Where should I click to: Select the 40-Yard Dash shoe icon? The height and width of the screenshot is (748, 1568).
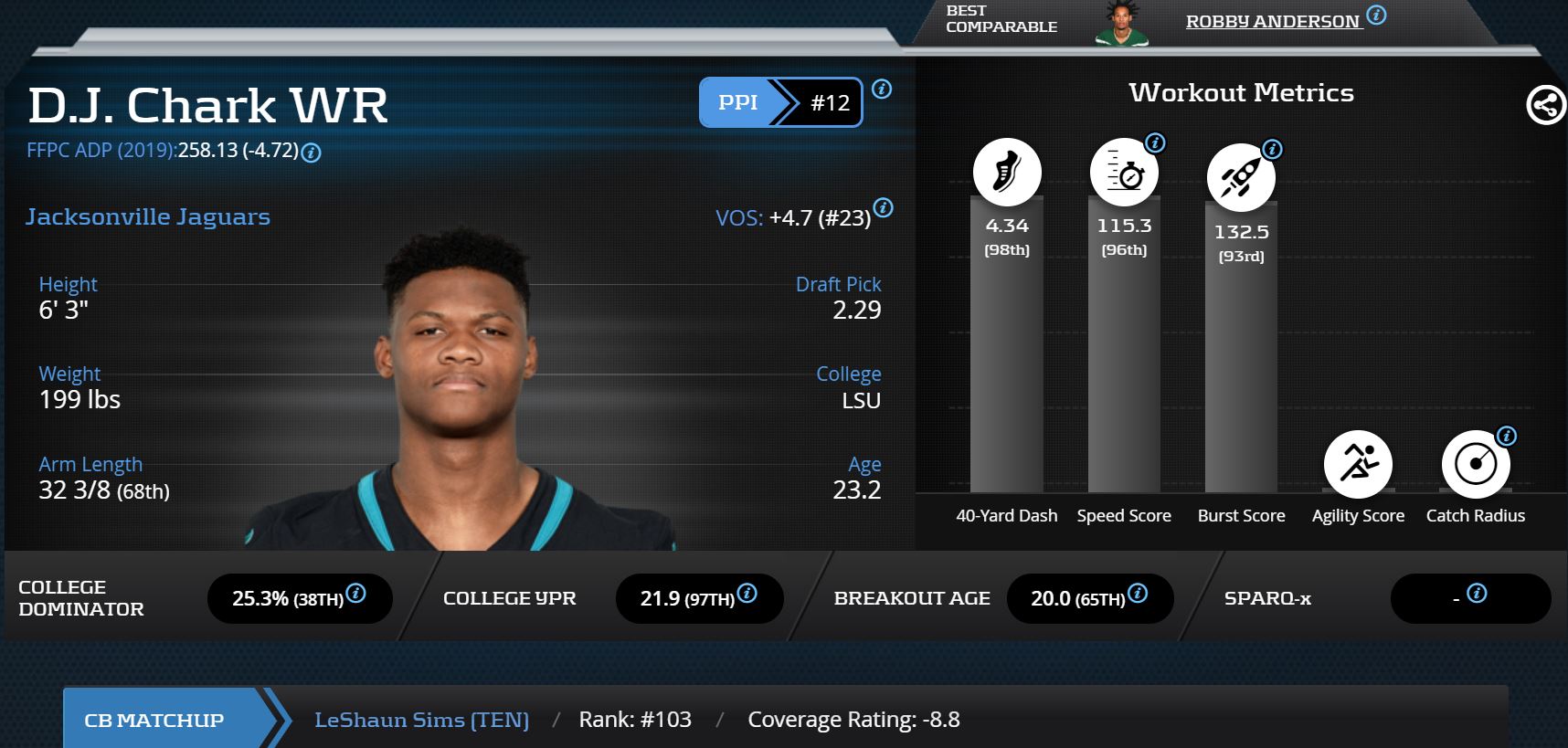pyautogui.click(x=1006, y=172)
